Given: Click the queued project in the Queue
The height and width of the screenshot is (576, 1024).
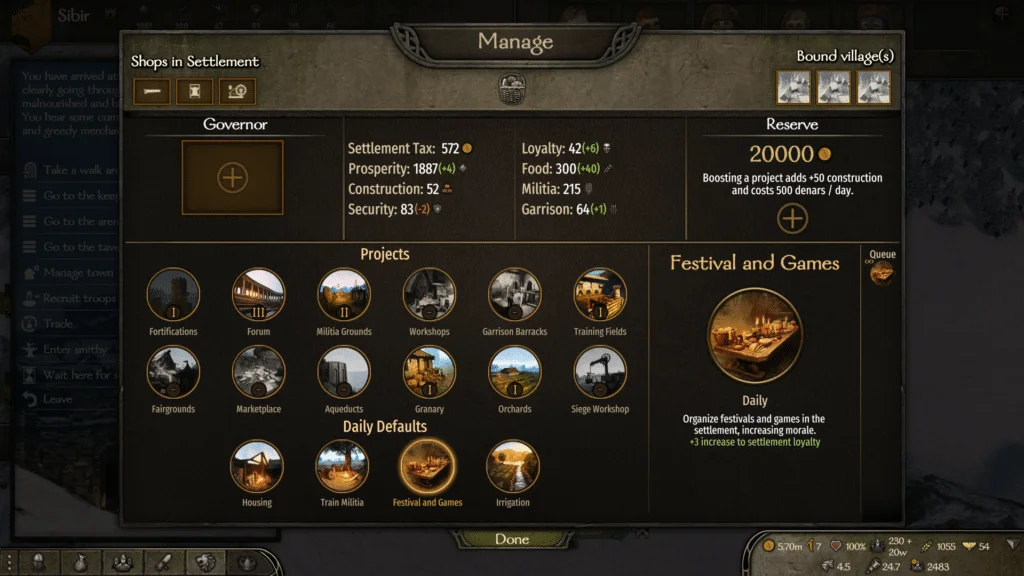Looking at the screenshot, I should (881, 272).
